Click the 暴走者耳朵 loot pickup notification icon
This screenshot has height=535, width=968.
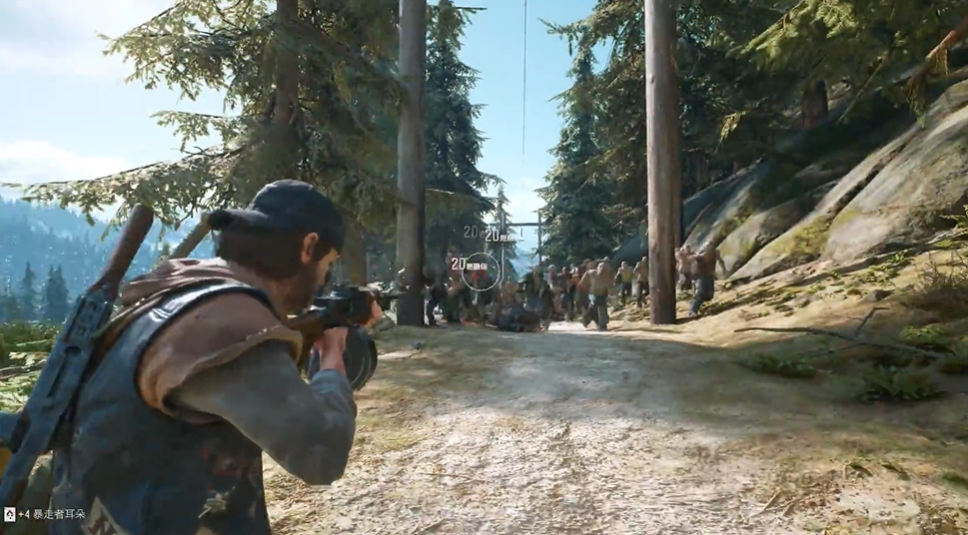[9, 514]
